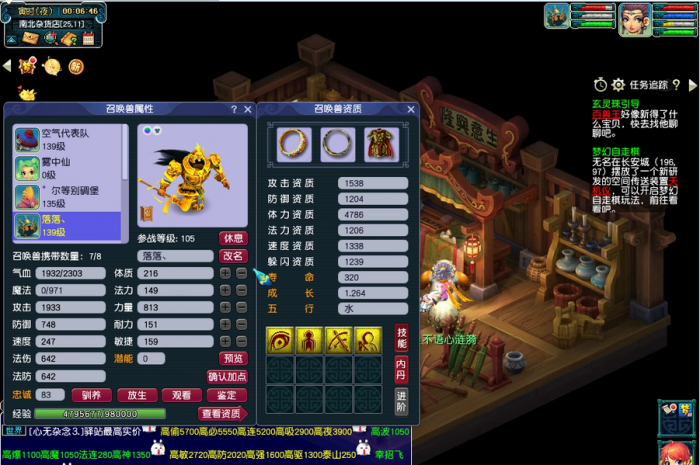Viewport: 700px width, 465px height.
Task: Select the 空气代表队 pet in the list
Action: click(x=66, y=139)
